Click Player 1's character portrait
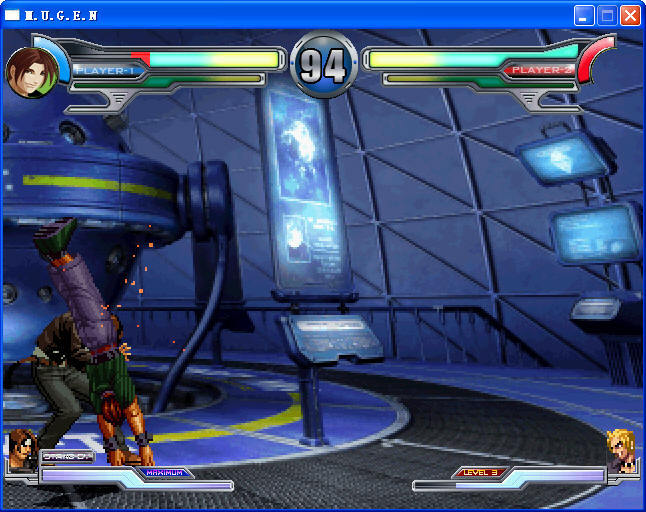646x512 pixels. pyautogui.click(x=31, y=71)
